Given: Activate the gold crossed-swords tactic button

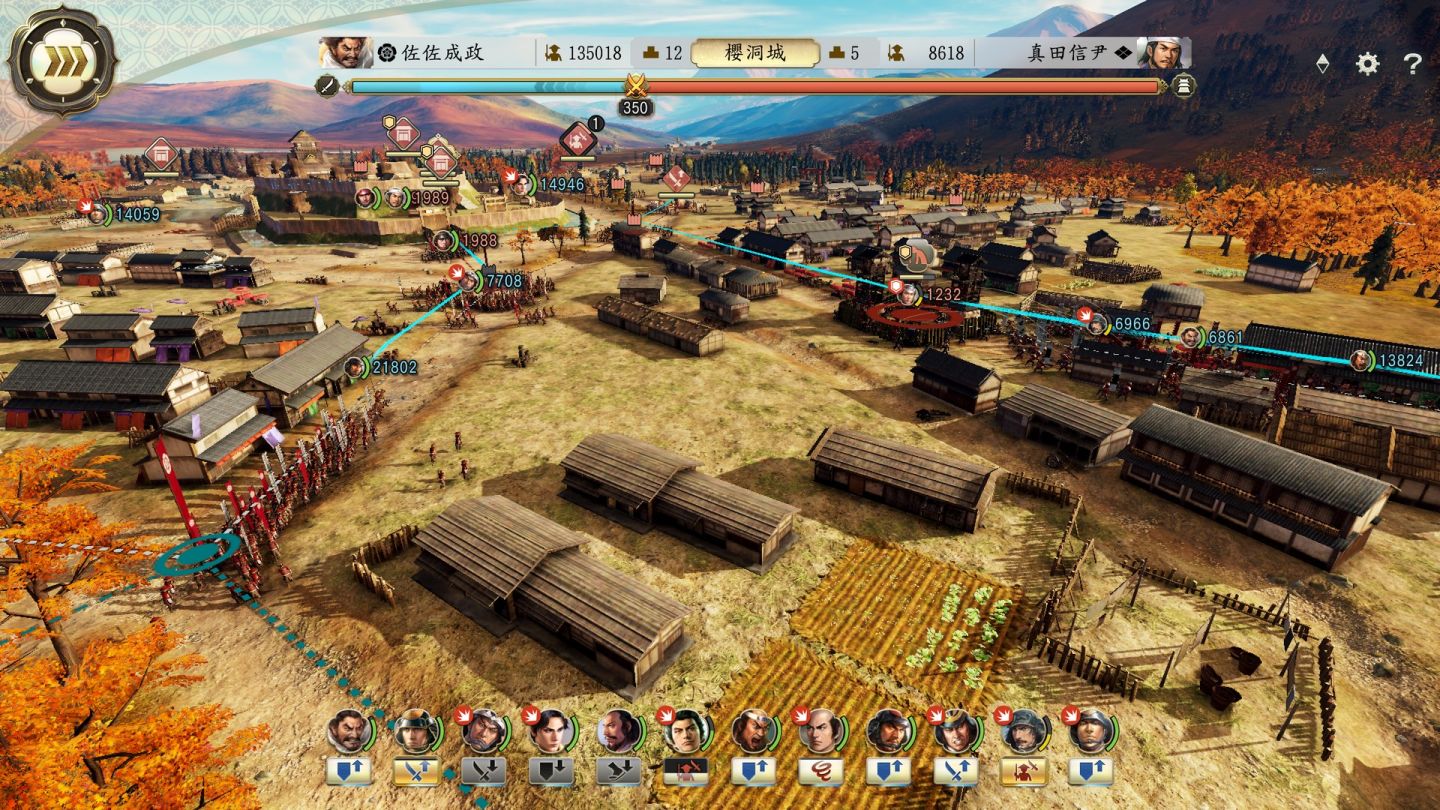Looking at the screenshot, I should click(x=415, y=771).
